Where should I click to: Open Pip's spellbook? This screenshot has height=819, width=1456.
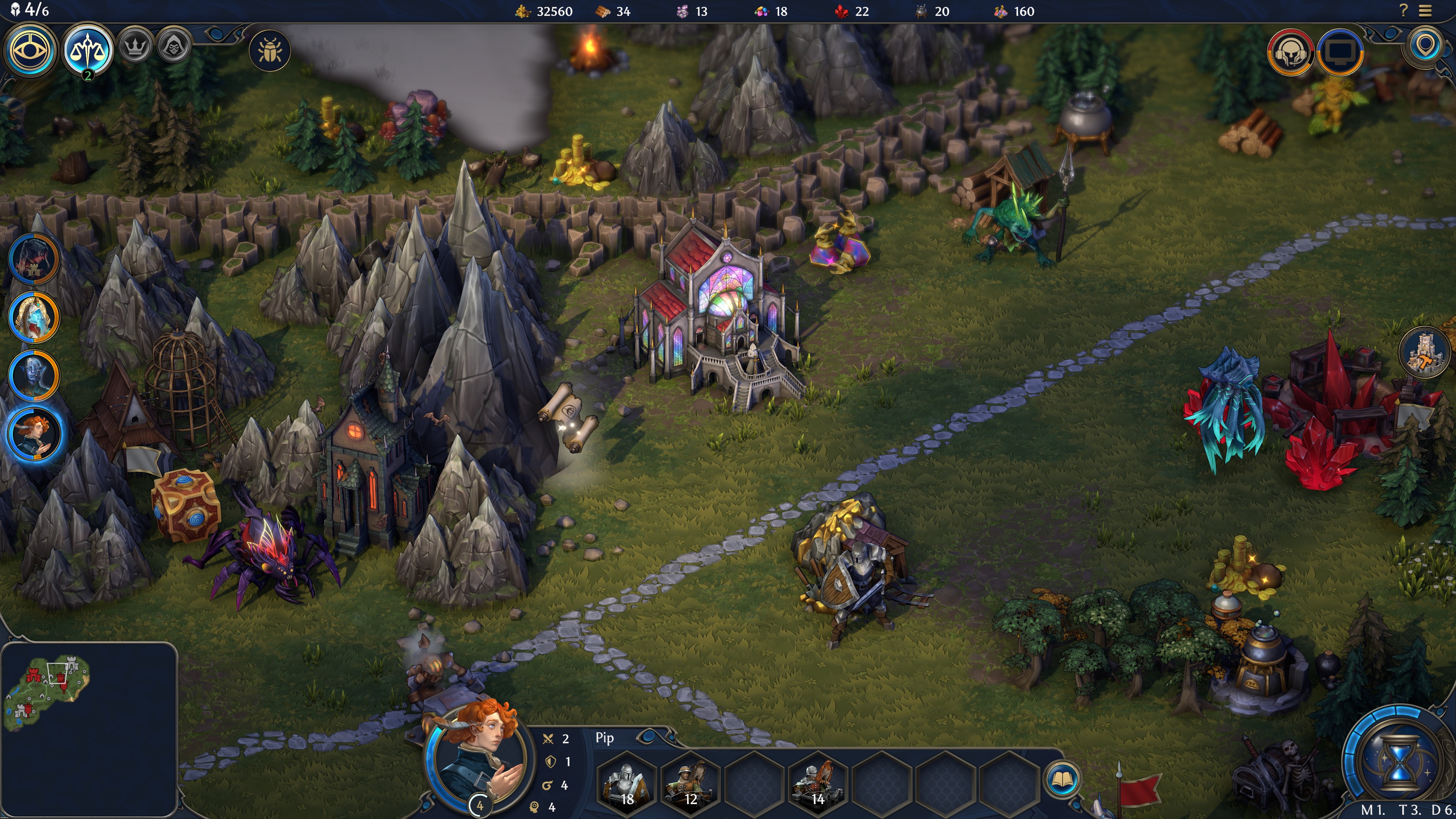click(1062, 780)
